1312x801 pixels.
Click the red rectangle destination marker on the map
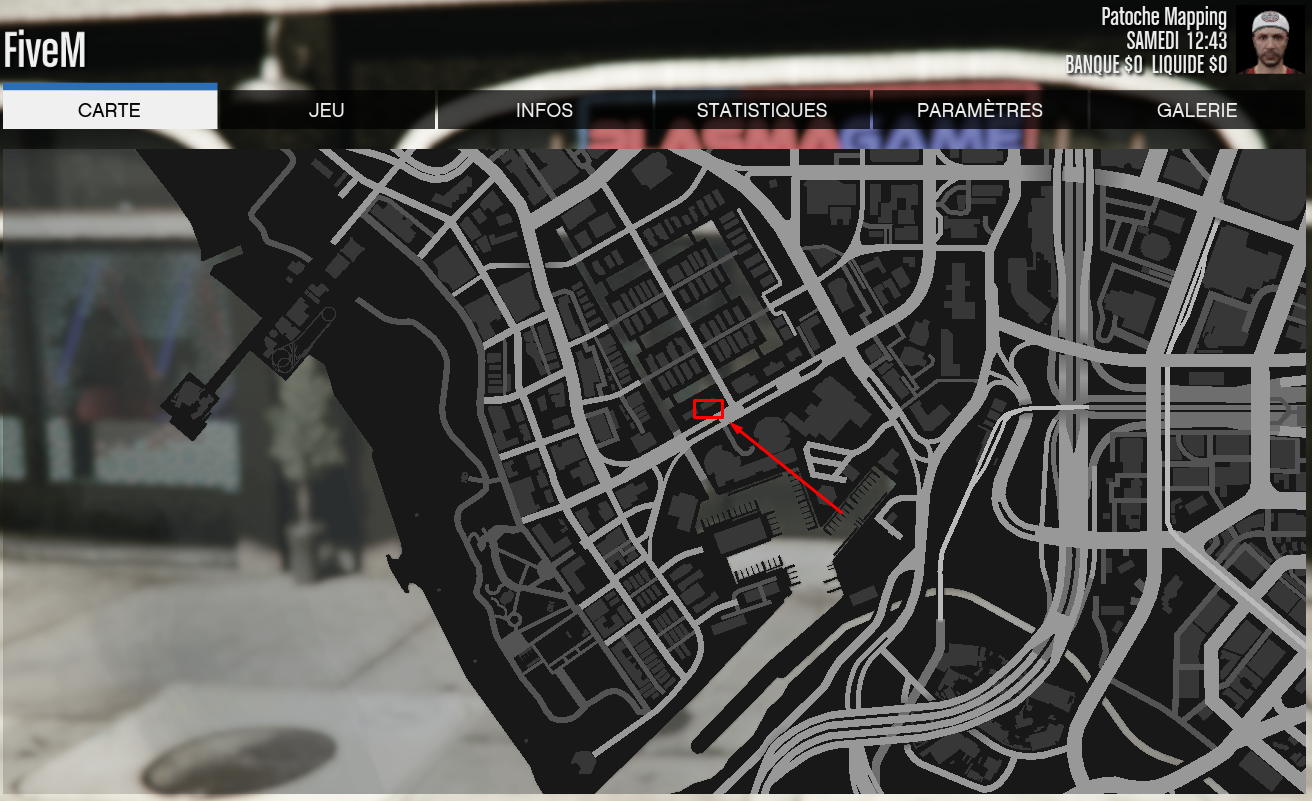tap(708, 407)
